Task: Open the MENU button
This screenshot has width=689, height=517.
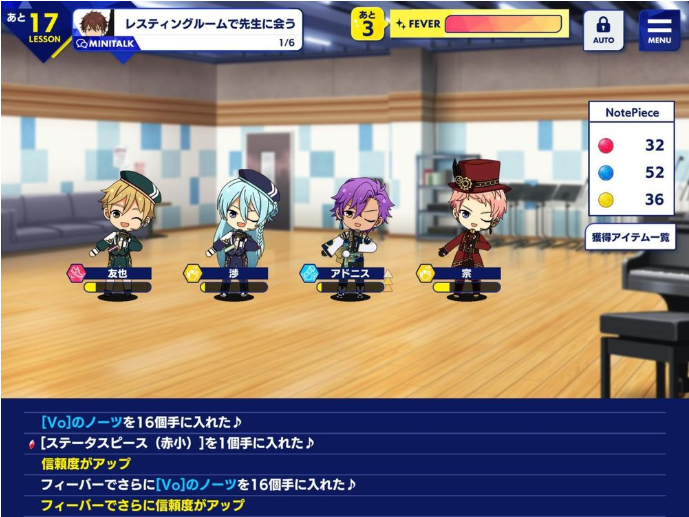Action: coord(659,30)
